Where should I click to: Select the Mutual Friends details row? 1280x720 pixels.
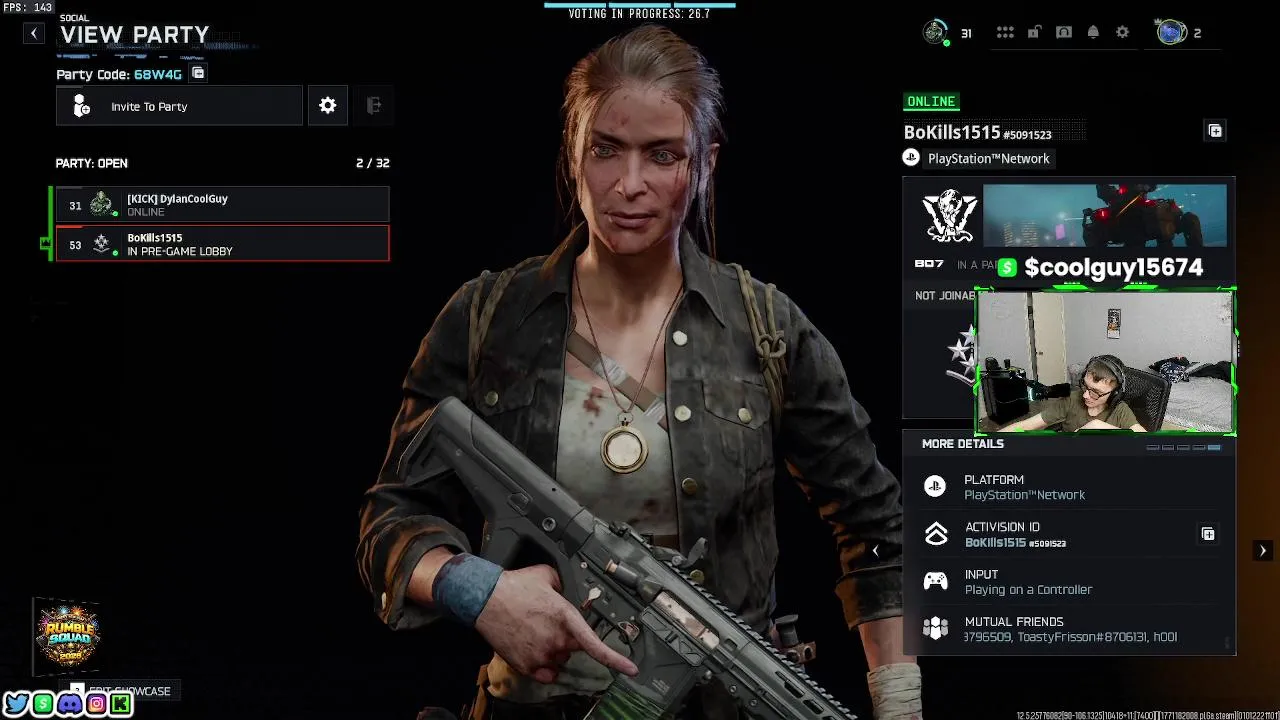(x=1069, y=629)
